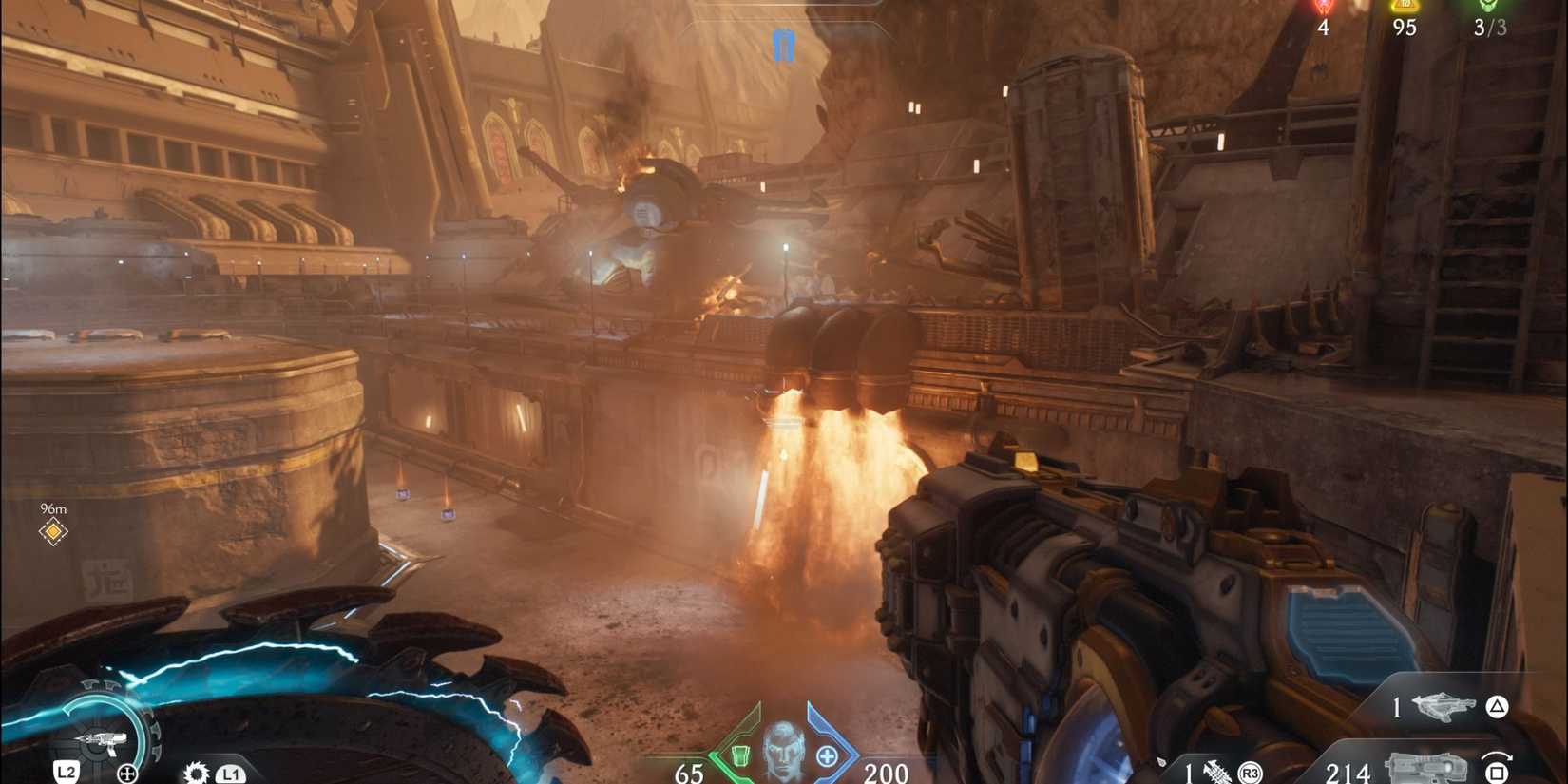This screenshot has height=784, width=1568.
Task: Click the L1 badge beside the saw icon
Action: (x=232, y=774)
